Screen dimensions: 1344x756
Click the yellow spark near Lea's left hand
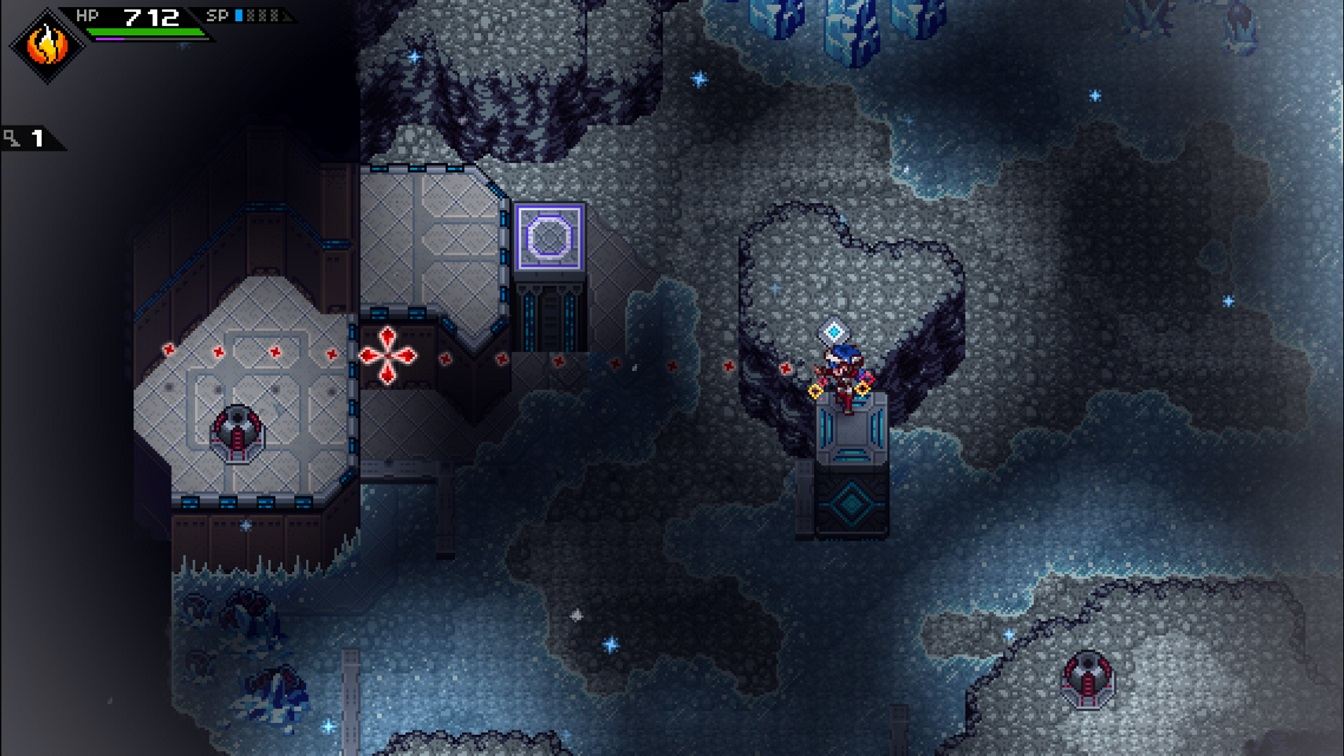tap(815, 392)
